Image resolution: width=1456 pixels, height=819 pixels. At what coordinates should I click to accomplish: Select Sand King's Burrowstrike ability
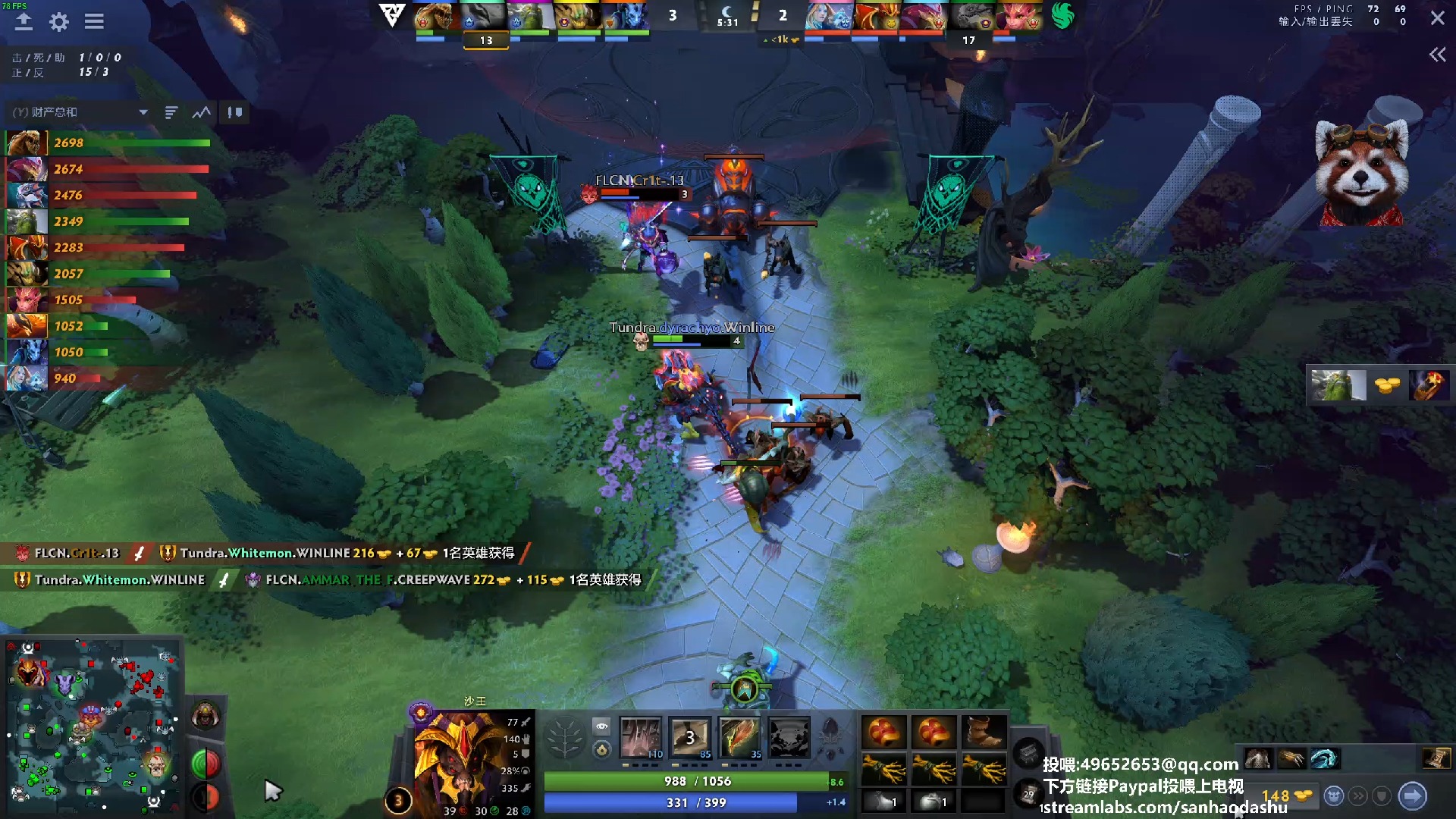click(641, 737)
